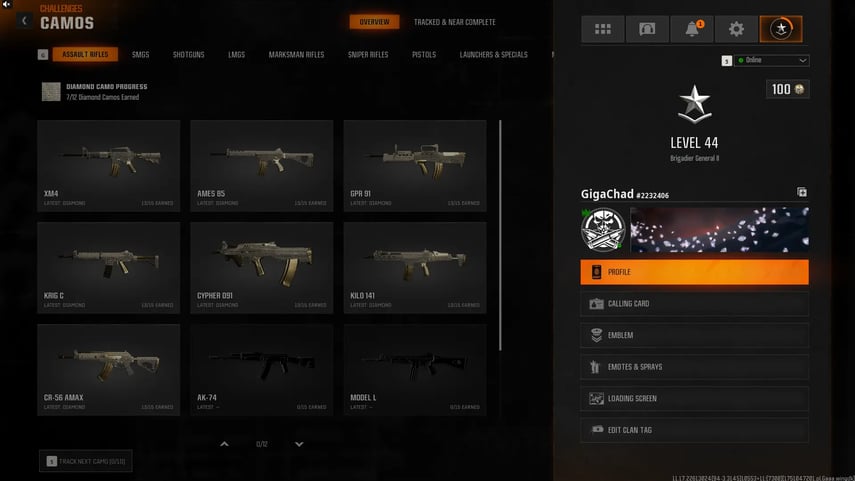The height and width of the screenshot is (481, 855).
Task: Choose the Pistols category tab
Action: pyautogui.click(x=424, y=54)
